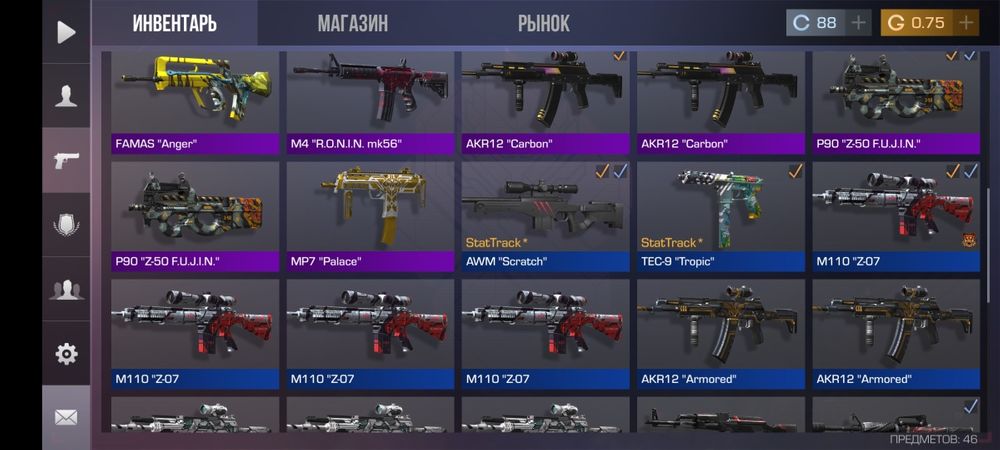Add more silver coins with plus button
1000x450 pixels.
[859, 22]
